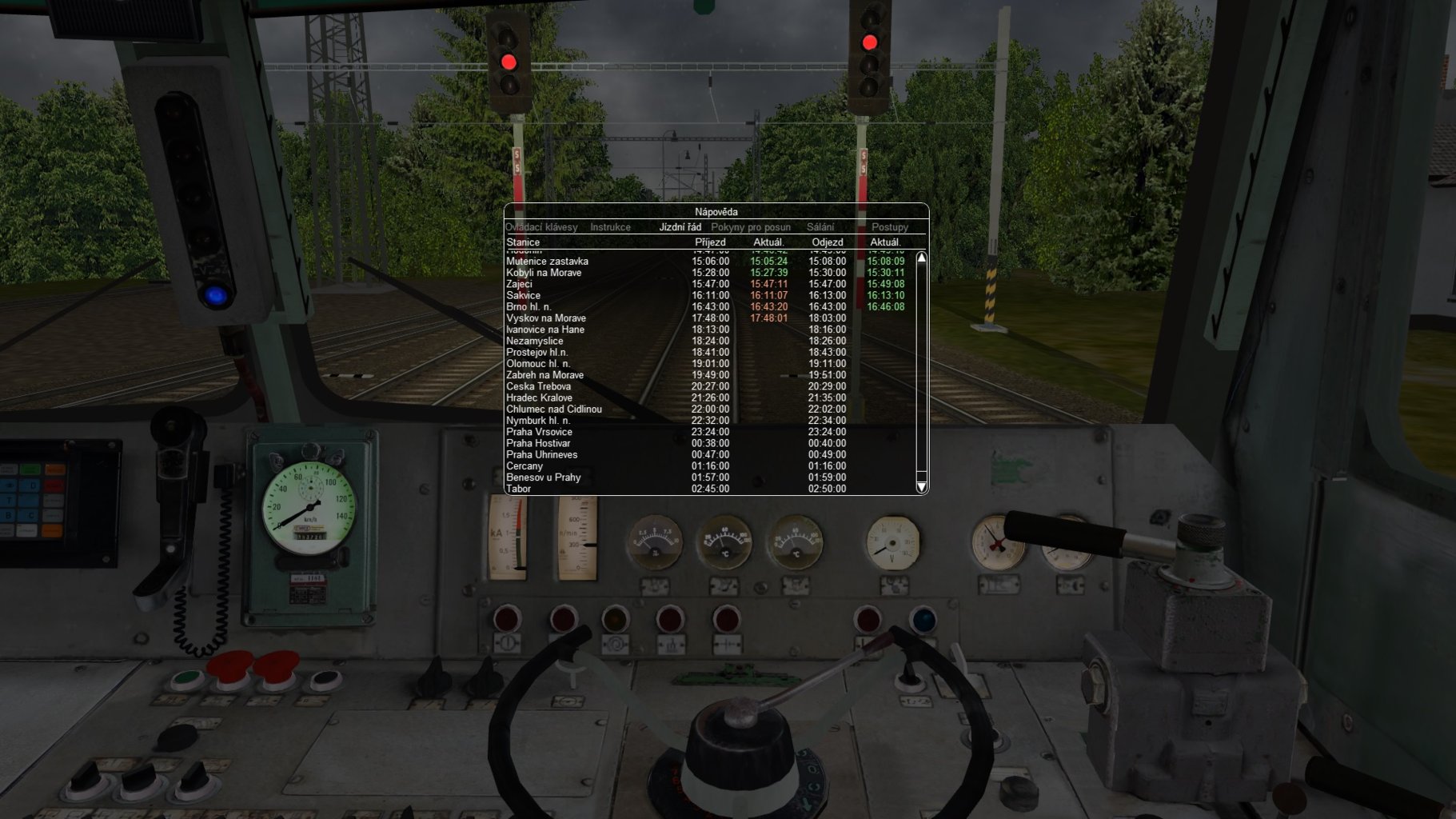Open the Pokyny pro posun tab
Viewport: 1456px width, 819px height.
tap(744, 227)
